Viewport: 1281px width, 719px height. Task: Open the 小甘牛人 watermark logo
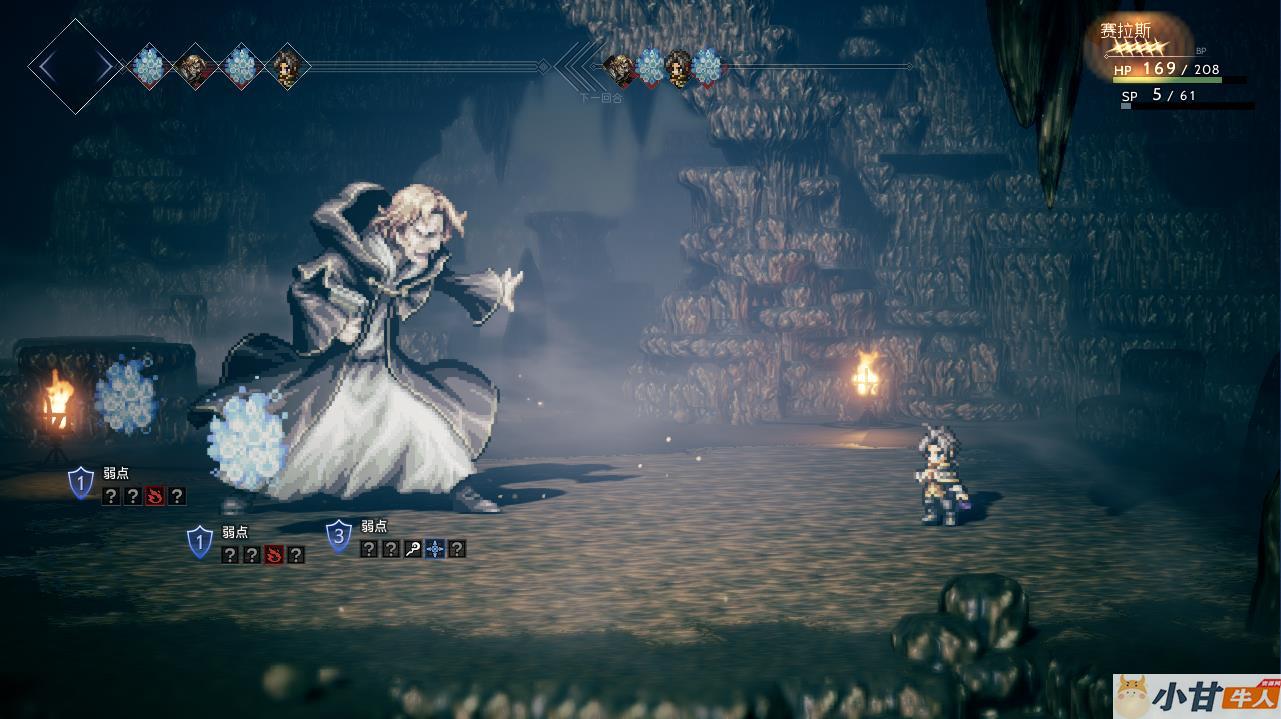tap(1196, 696)
